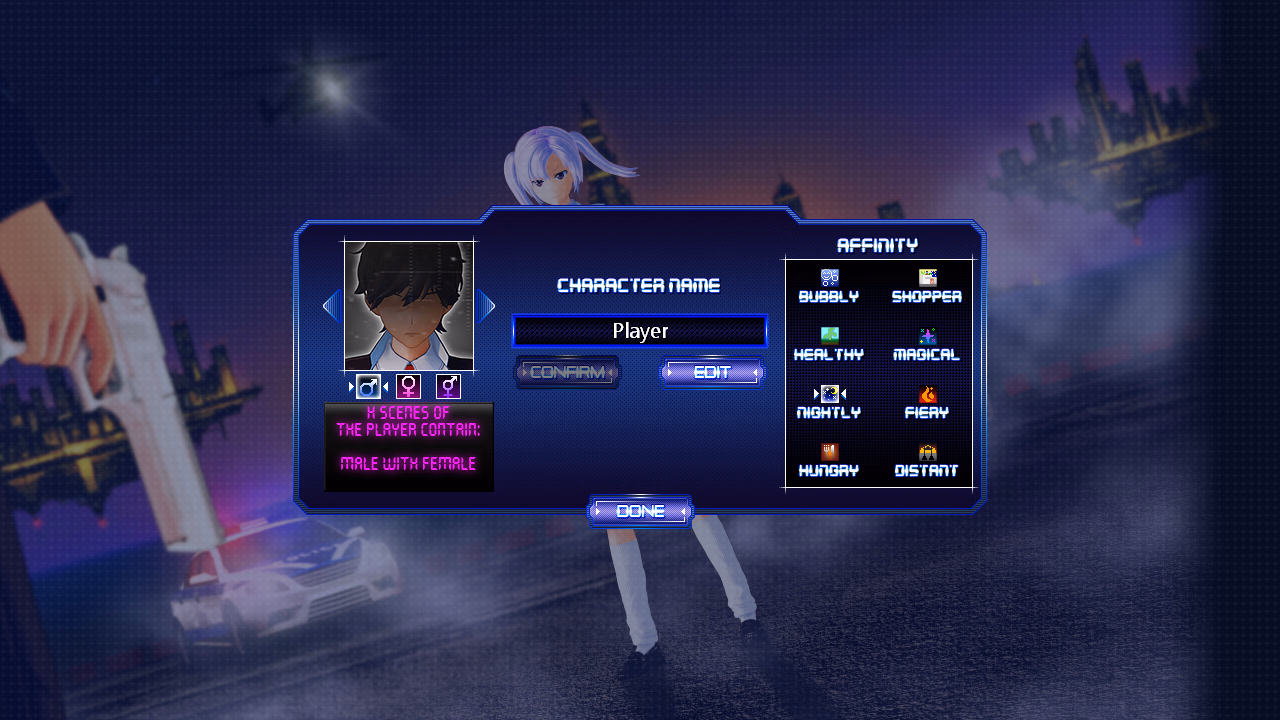The image size is (1280, 720).
Task: Click the character portrait thumbnail
Action: click(409, 305)
